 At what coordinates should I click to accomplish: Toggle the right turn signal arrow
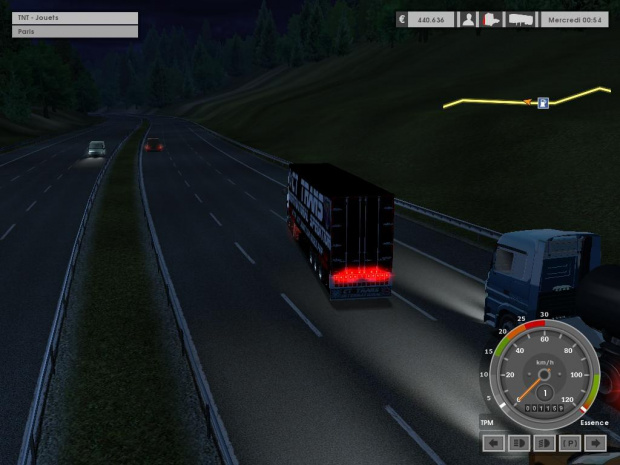[597, 442]
